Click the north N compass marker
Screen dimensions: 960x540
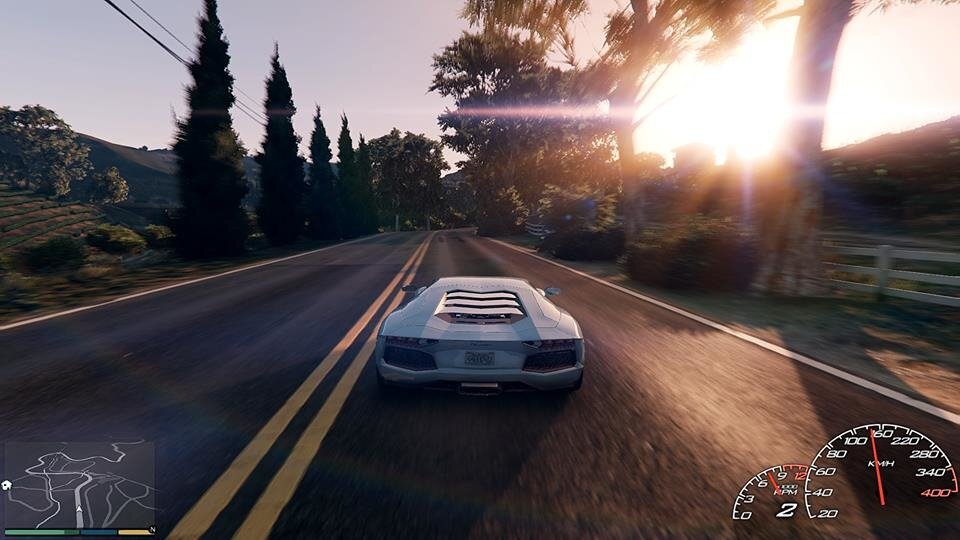pos(152,529)
